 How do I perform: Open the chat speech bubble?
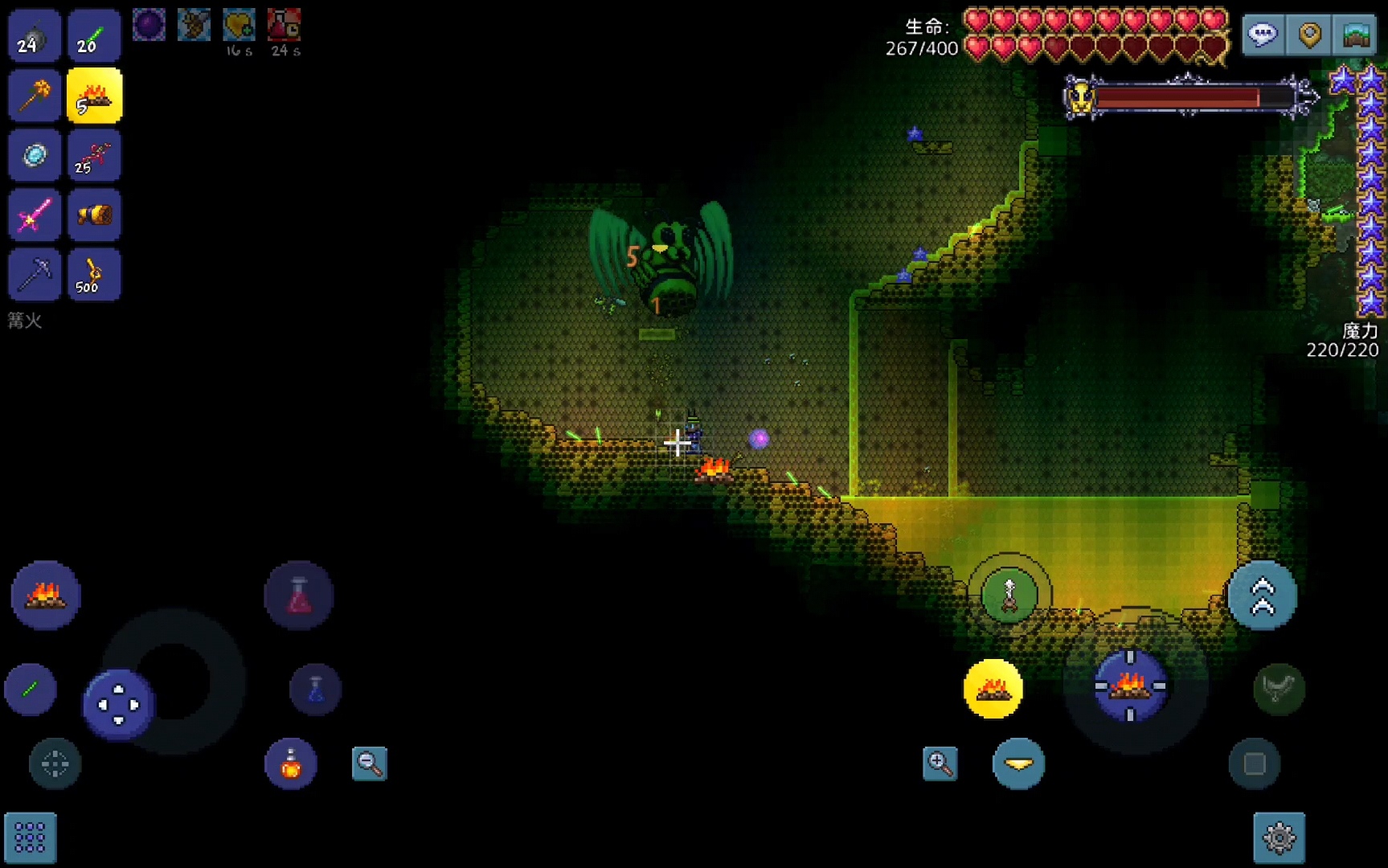tap(1263, 35)
